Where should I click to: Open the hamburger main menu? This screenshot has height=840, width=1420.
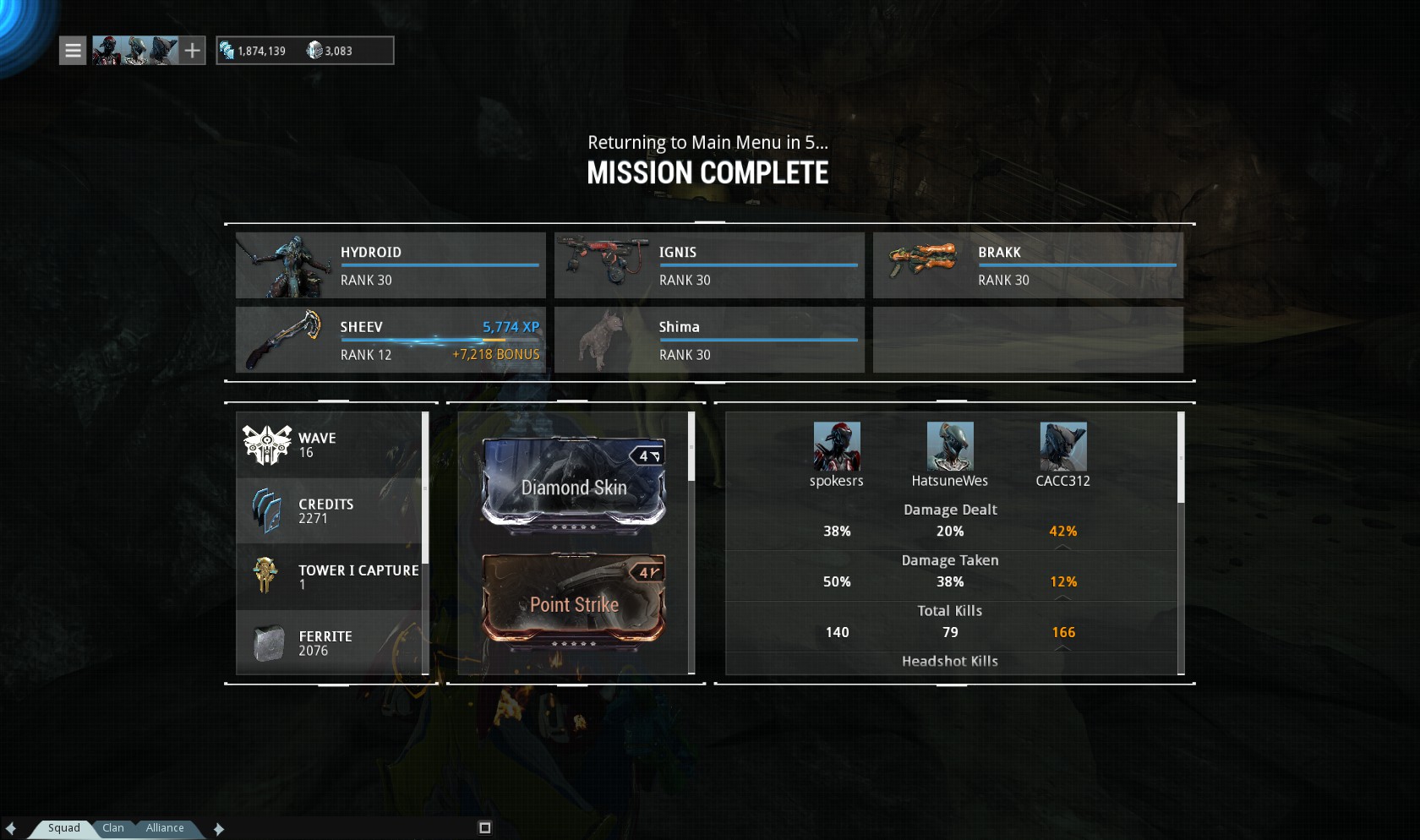[x=73, y=51]
